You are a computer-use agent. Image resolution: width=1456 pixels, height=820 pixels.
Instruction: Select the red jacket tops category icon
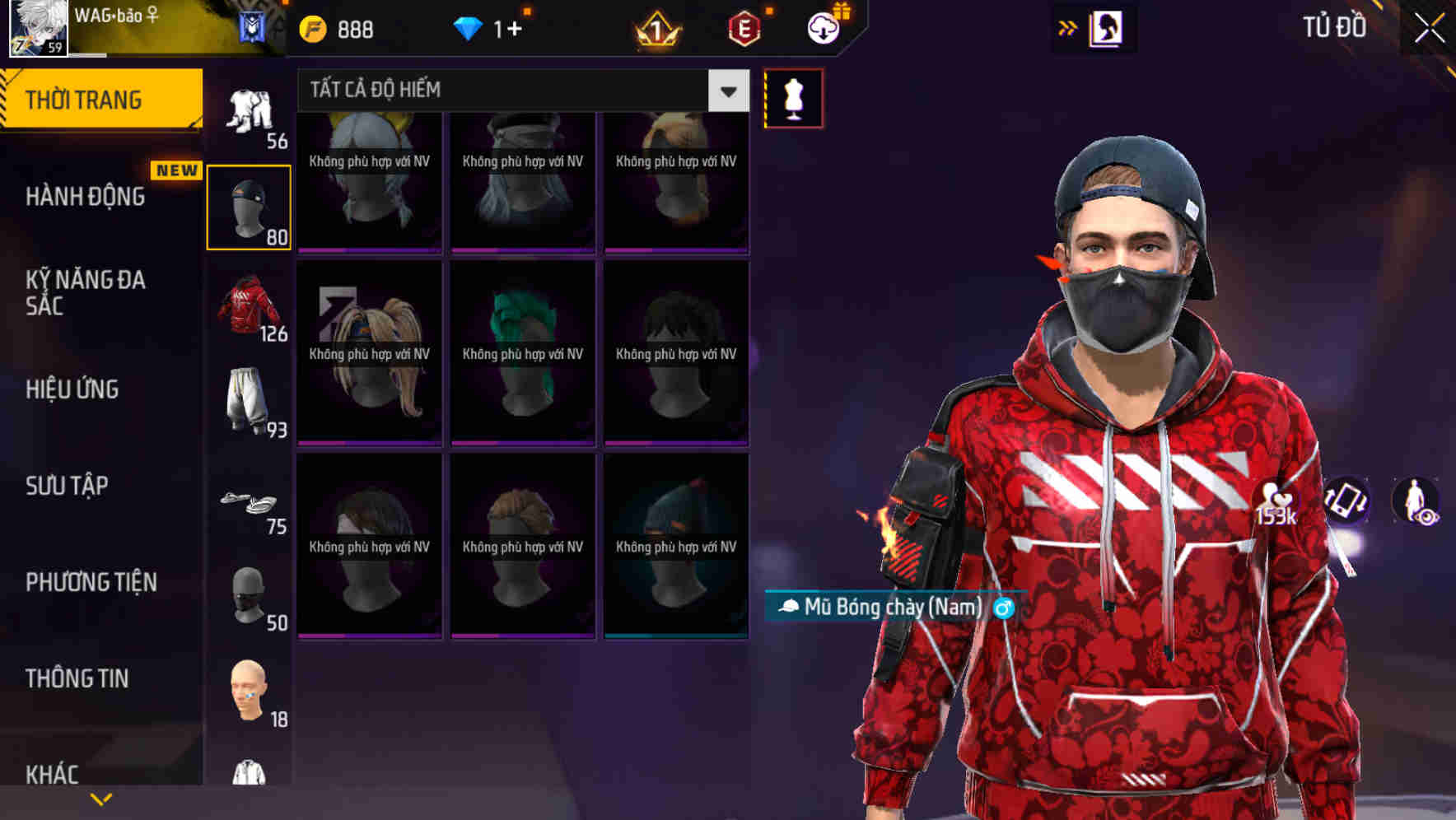[247, 307]
